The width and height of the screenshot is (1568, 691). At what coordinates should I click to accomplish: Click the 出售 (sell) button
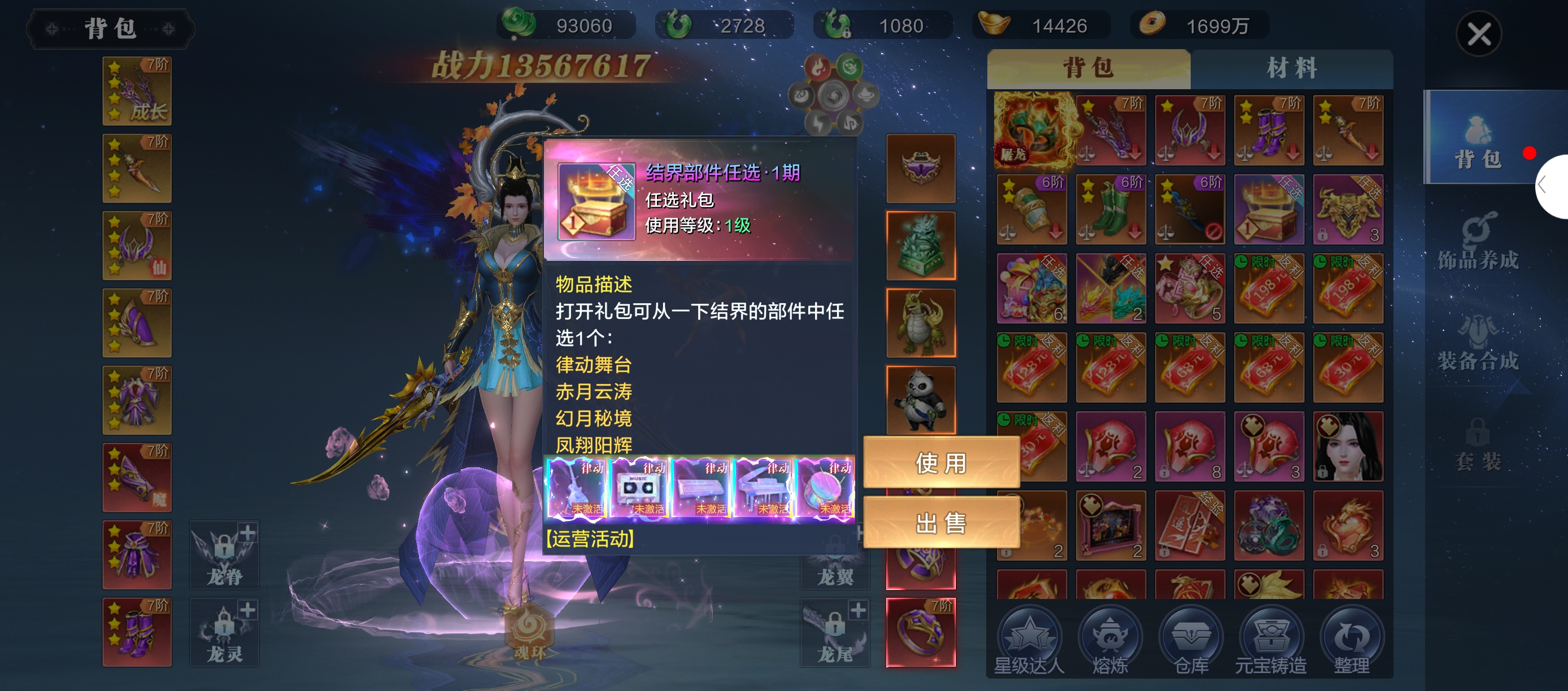pos(941,523)
